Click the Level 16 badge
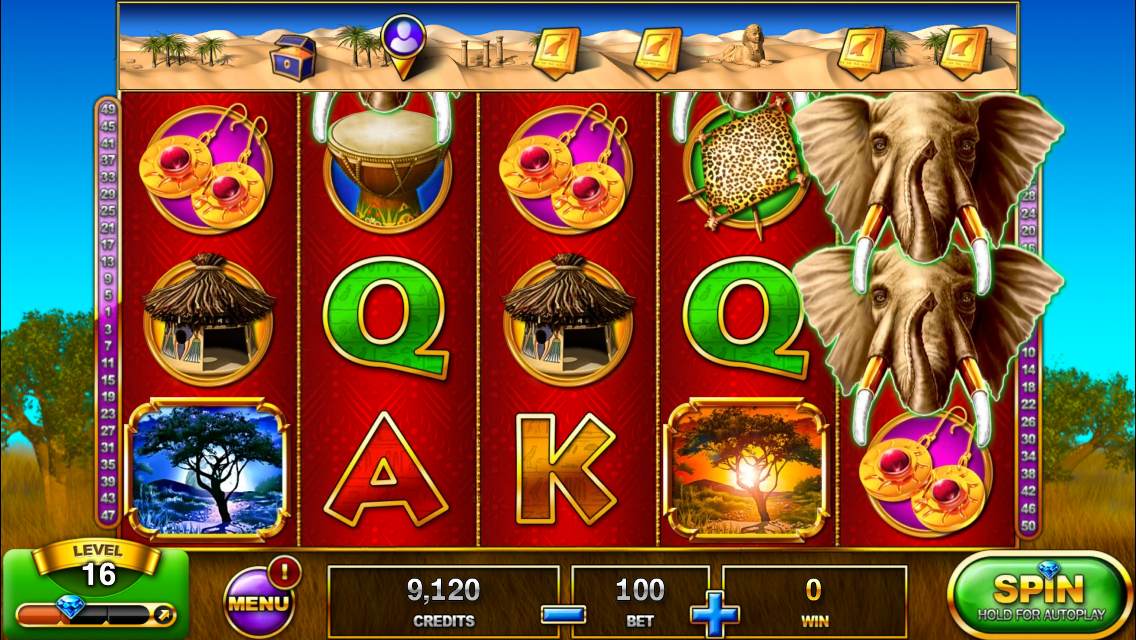The image size is (1136, 640). 98,568
